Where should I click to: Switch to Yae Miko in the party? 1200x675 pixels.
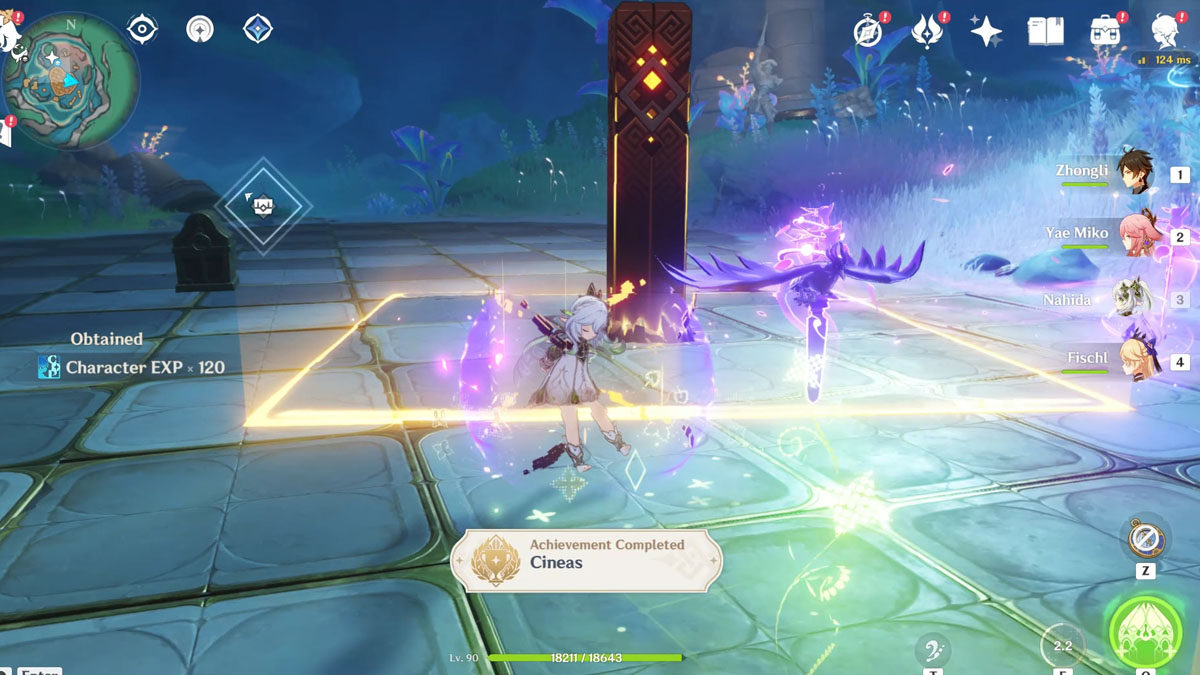[x=1134, y=236]
